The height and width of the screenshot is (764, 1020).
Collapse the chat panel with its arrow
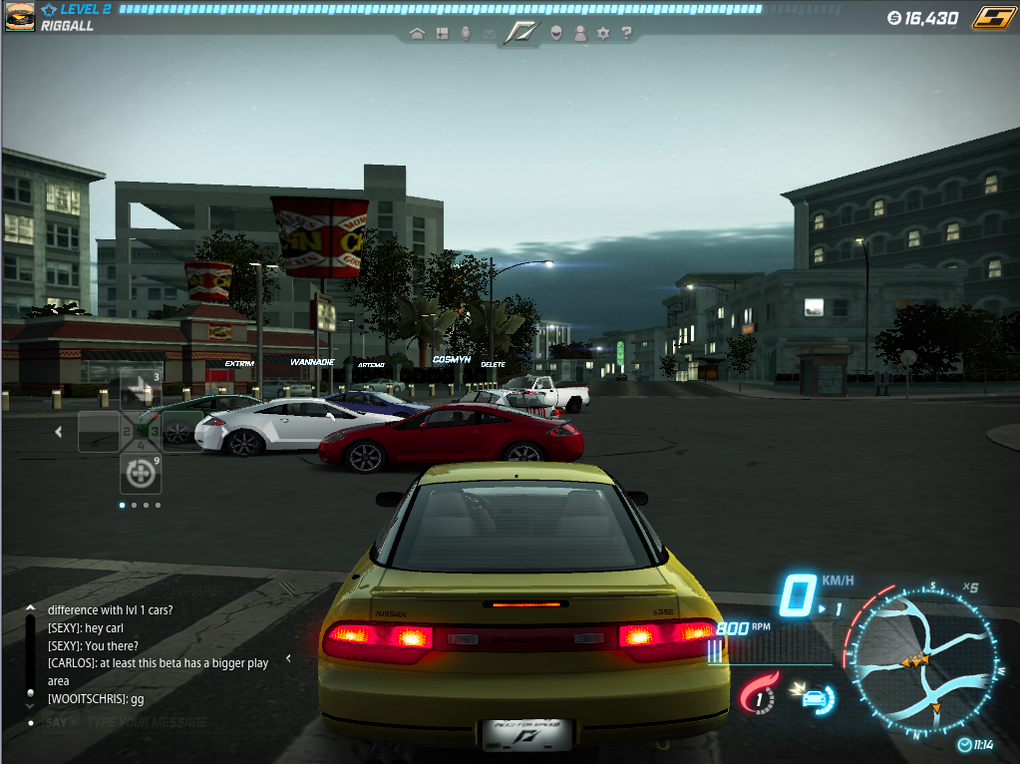click(x=289, y=658)
